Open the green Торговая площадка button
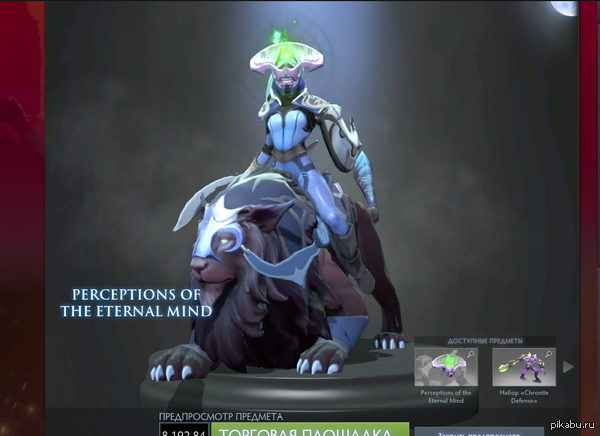The height and width of the screenshot is (436, 600). [x=310, y=430]
